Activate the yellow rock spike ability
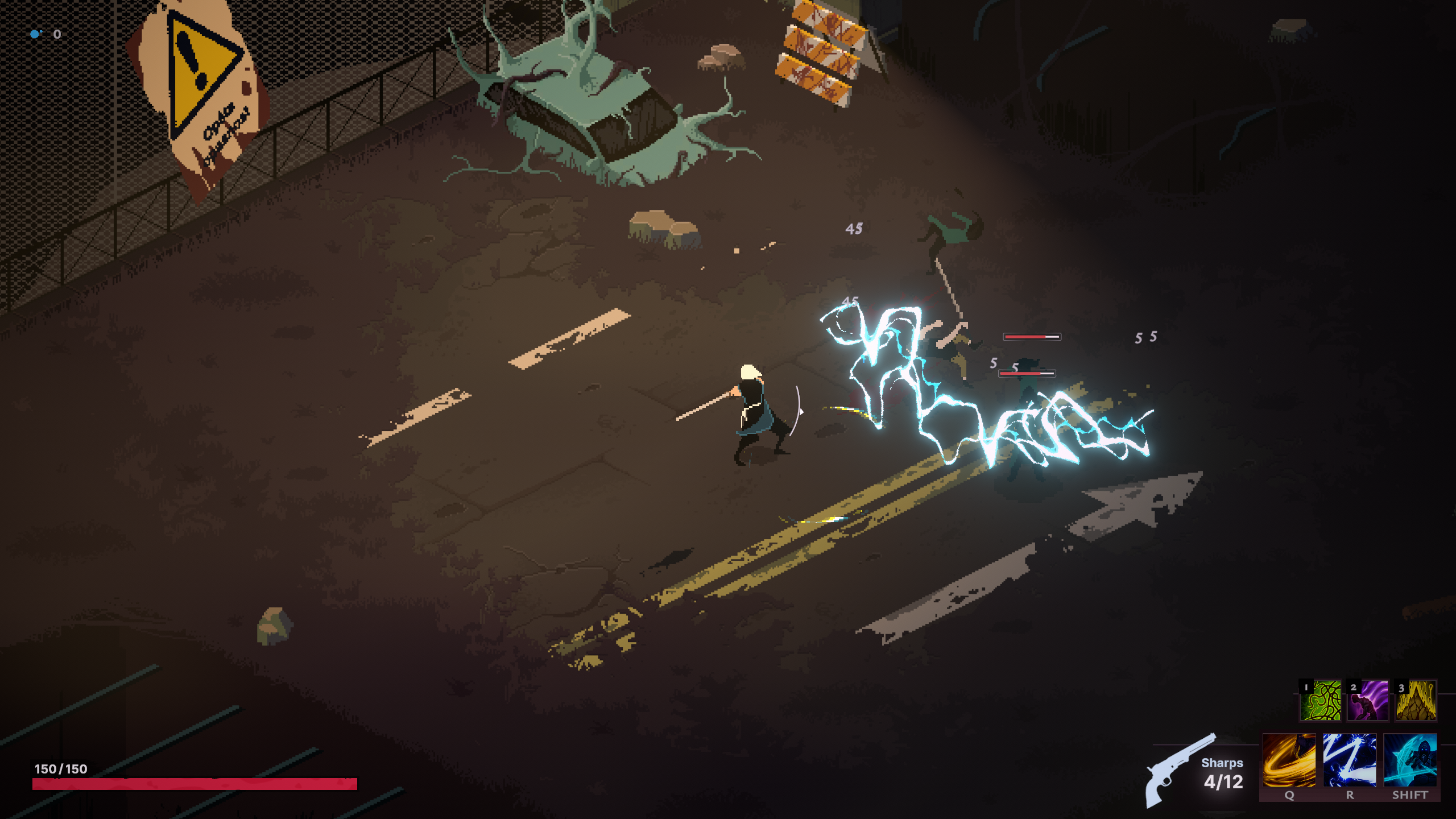This screenshot has height=819, width=1456. [1416, 701]
